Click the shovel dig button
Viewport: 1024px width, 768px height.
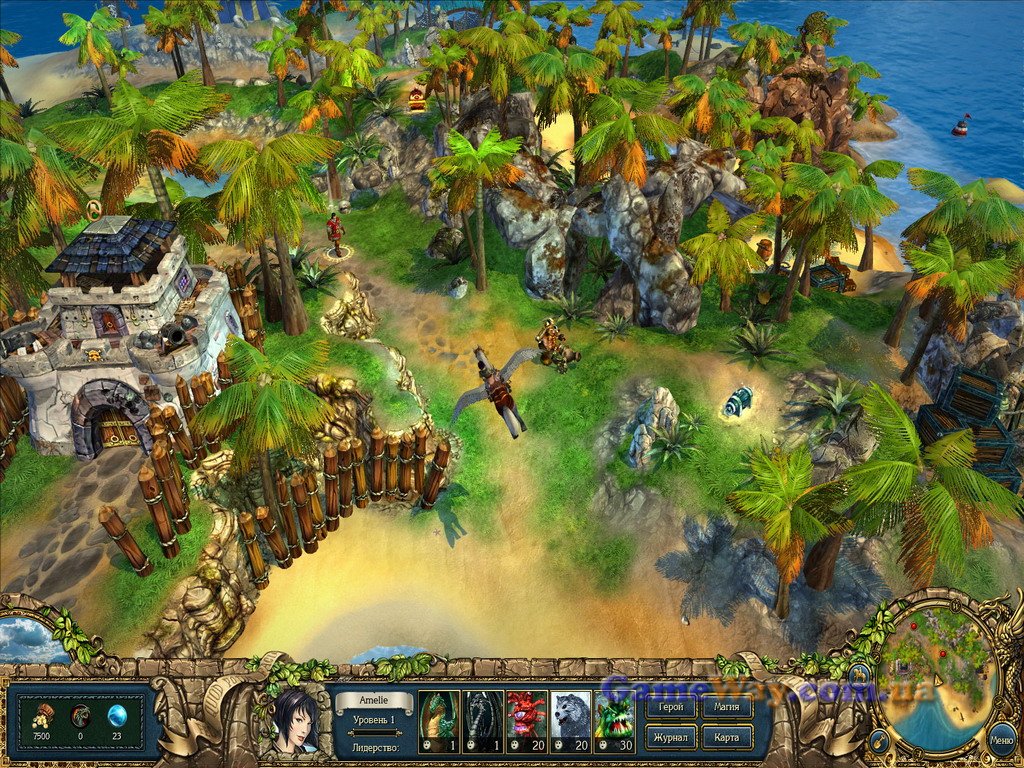879,740
